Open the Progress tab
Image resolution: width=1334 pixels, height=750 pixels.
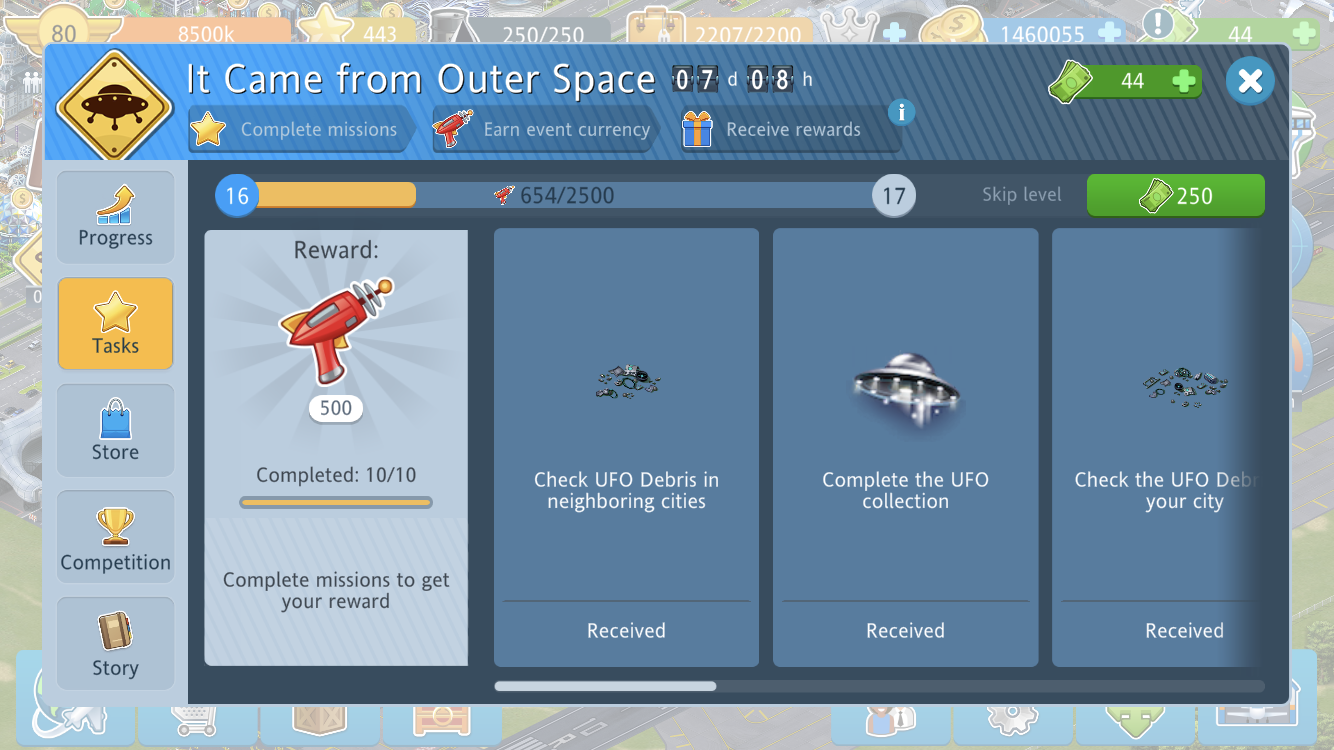click(x=116, y=217)
